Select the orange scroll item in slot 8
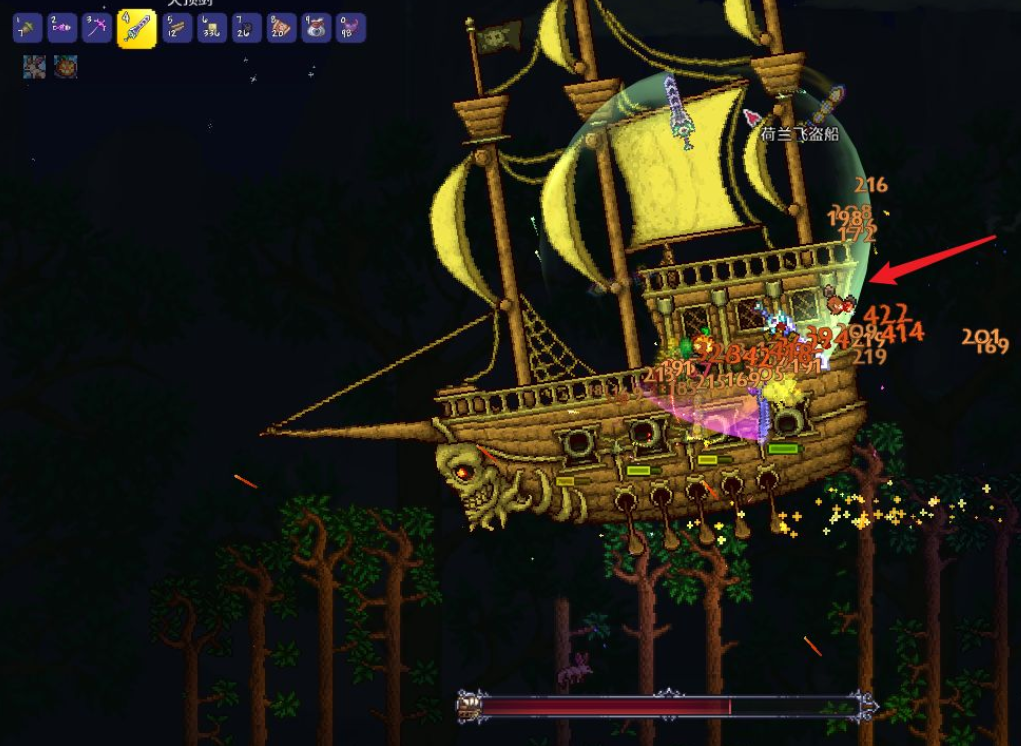The image size is (1021, 746). click(x=281, y=28)
